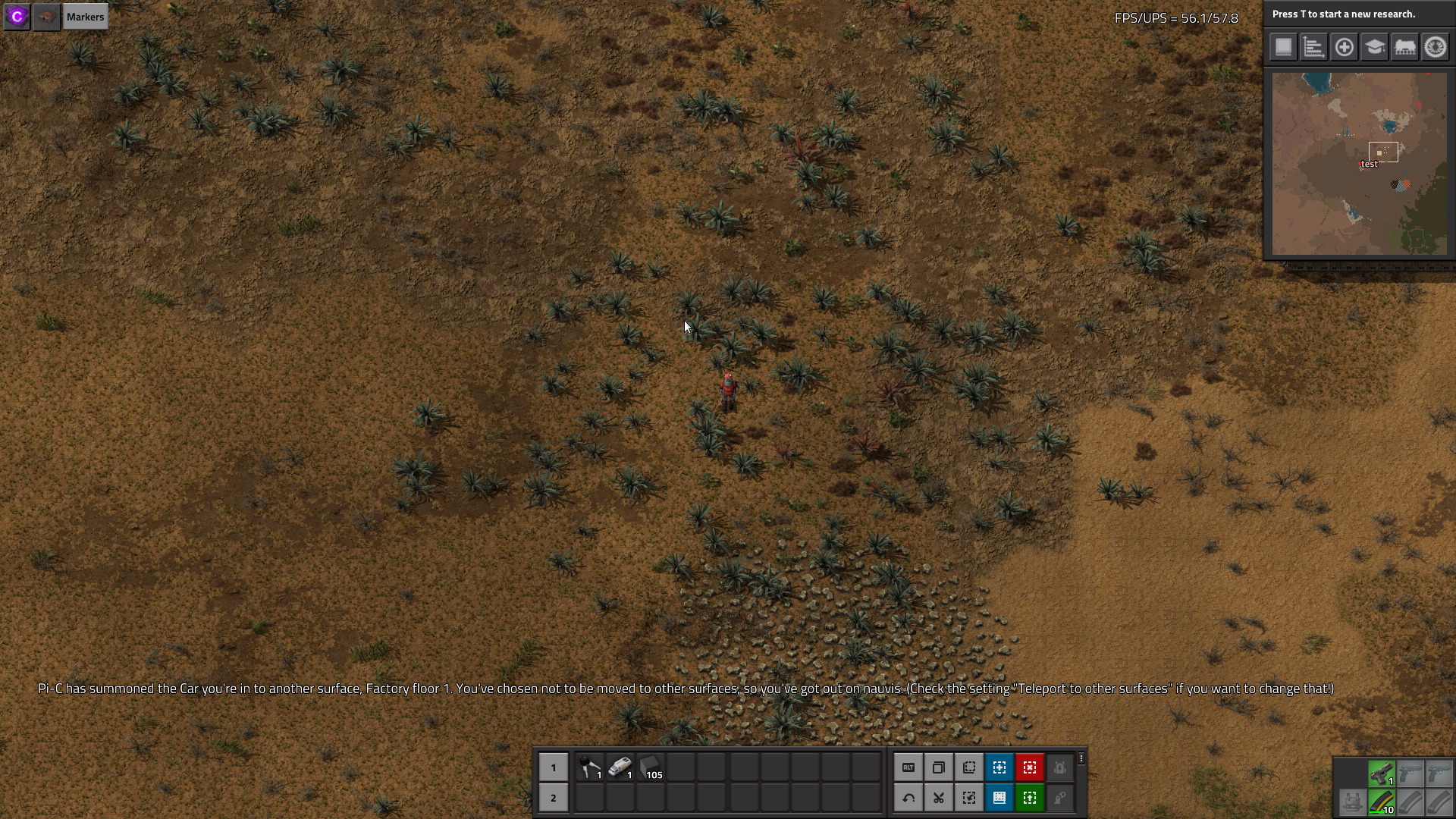Select the green upgrade planner tool

(1030, 798)
